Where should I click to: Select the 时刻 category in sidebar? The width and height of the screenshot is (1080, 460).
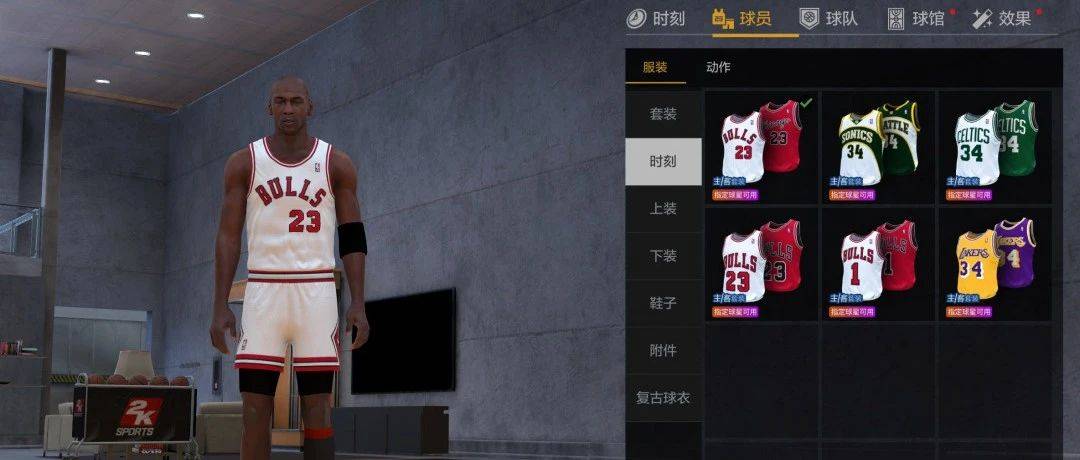[663, 162]
